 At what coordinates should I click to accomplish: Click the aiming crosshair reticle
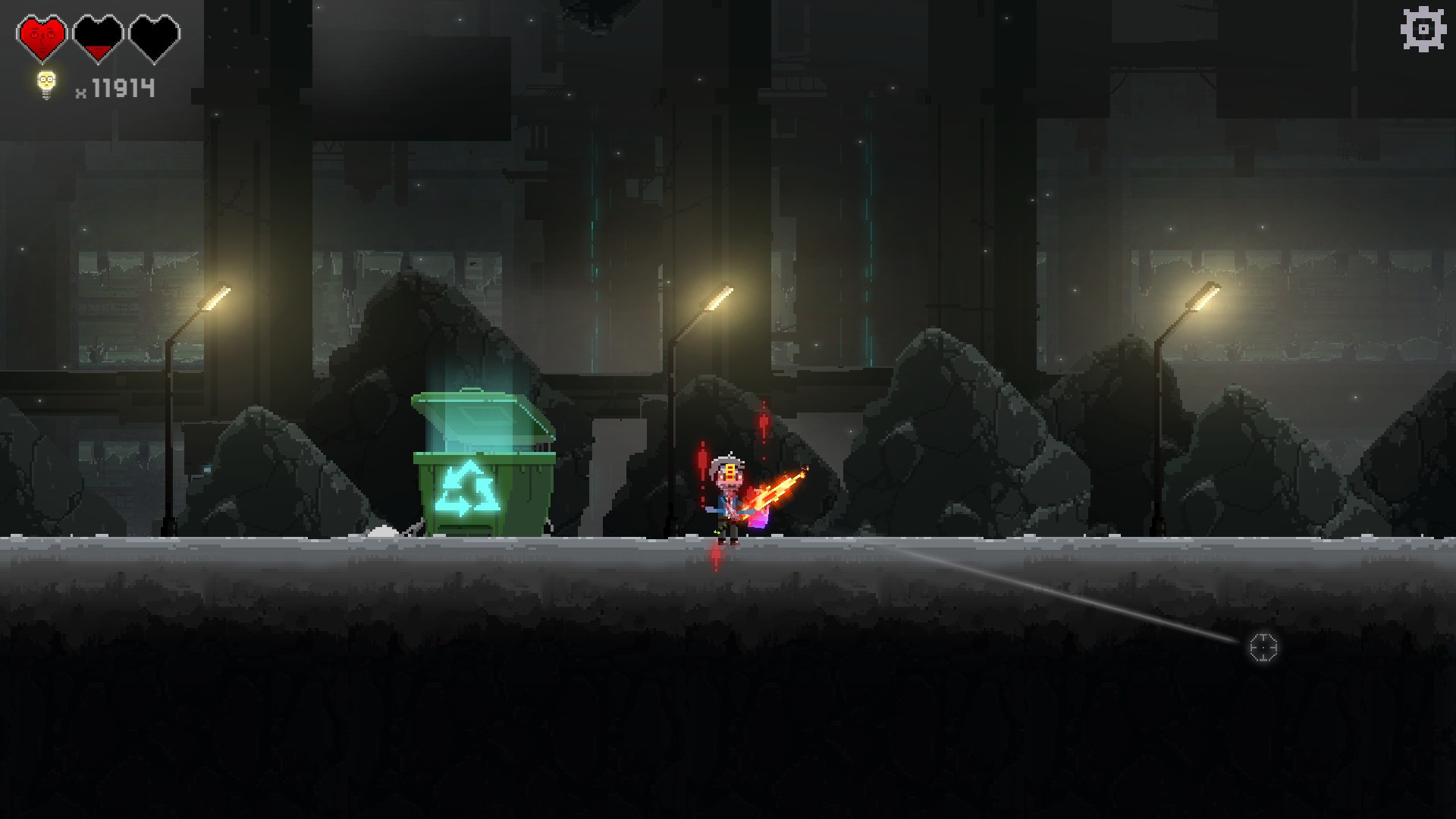[x=1264, y=649]
